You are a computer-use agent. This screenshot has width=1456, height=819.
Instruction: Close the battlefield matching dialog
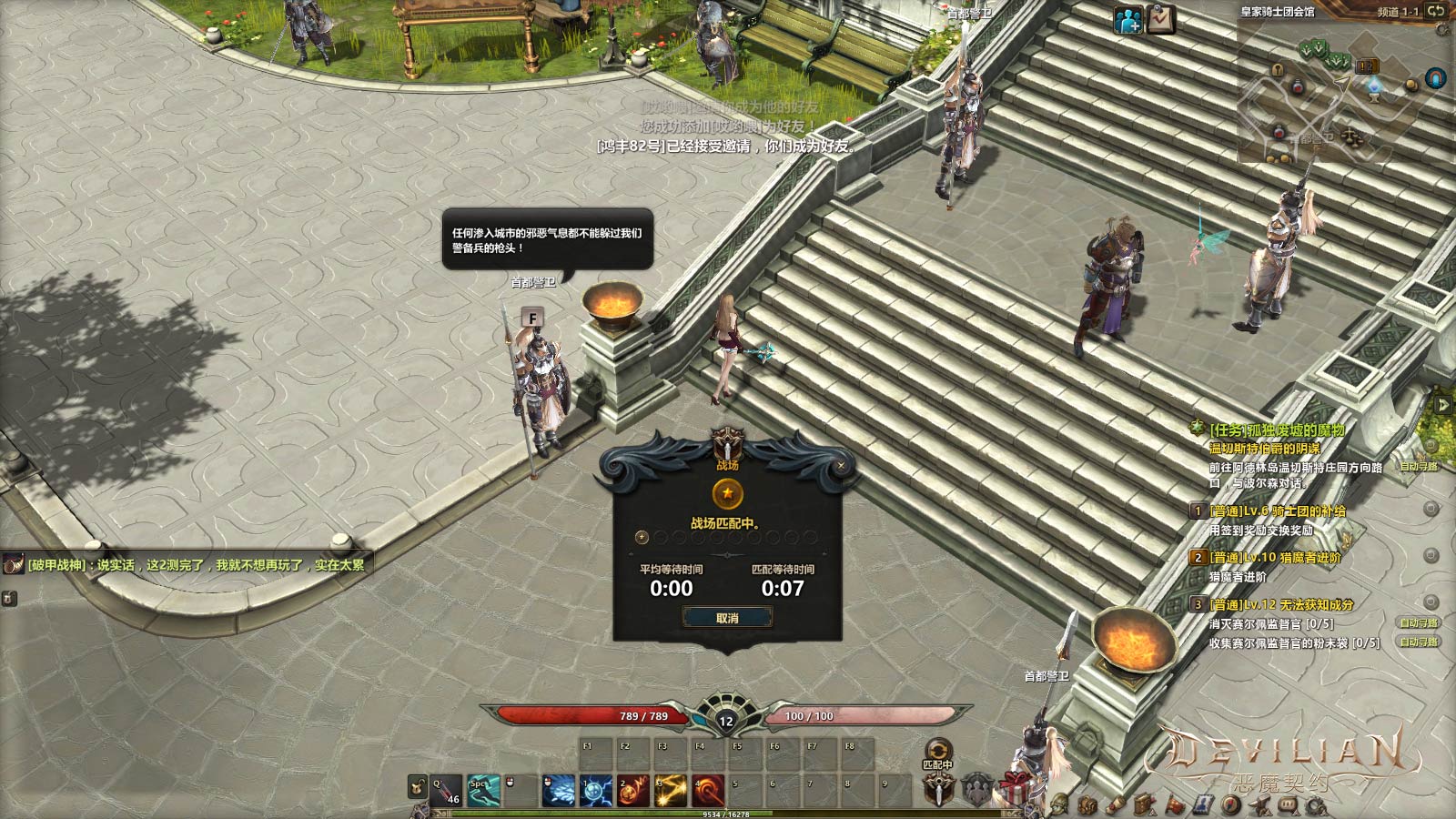[x=841, y=466]
